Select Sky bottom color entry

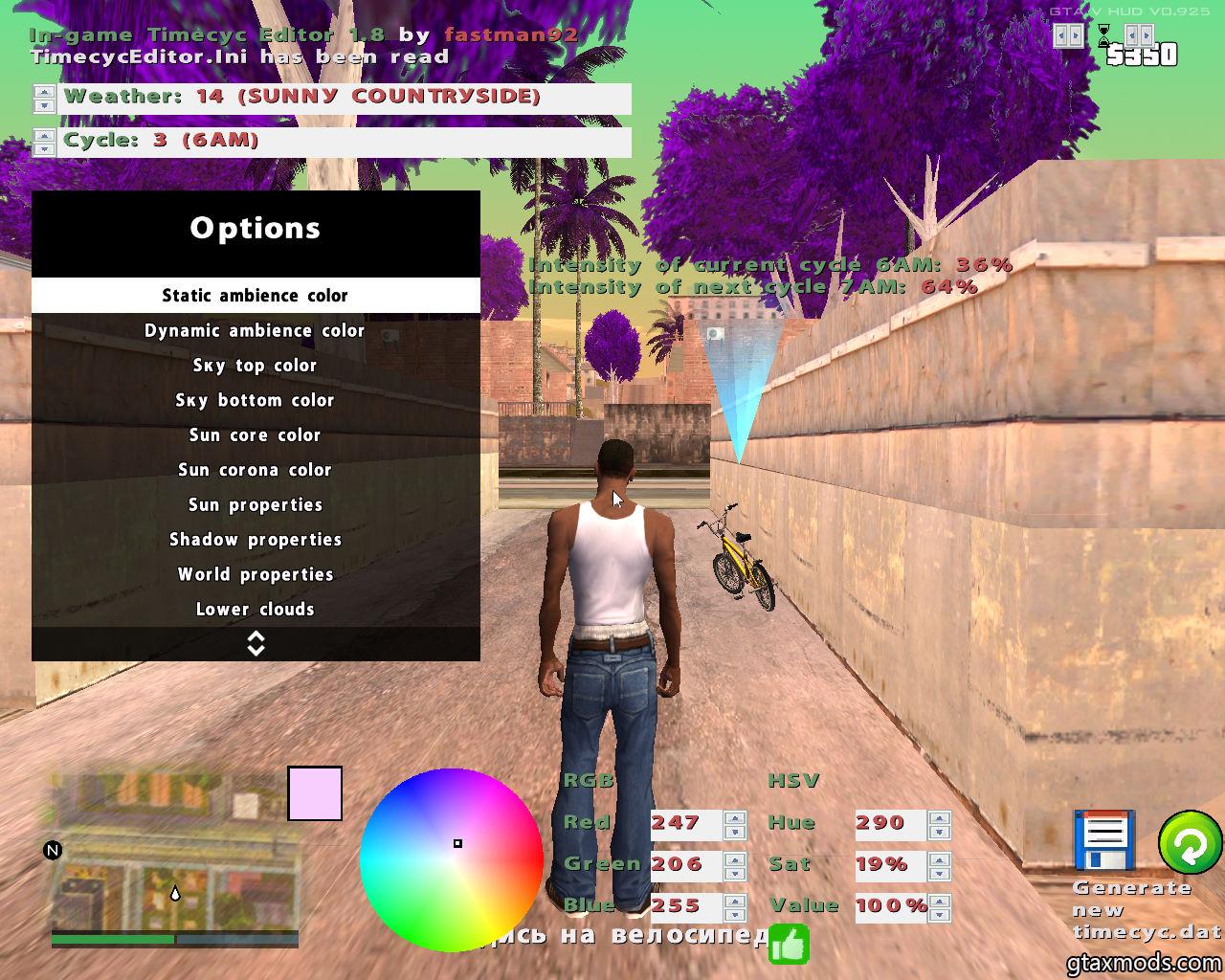click(x=255, y=400)
